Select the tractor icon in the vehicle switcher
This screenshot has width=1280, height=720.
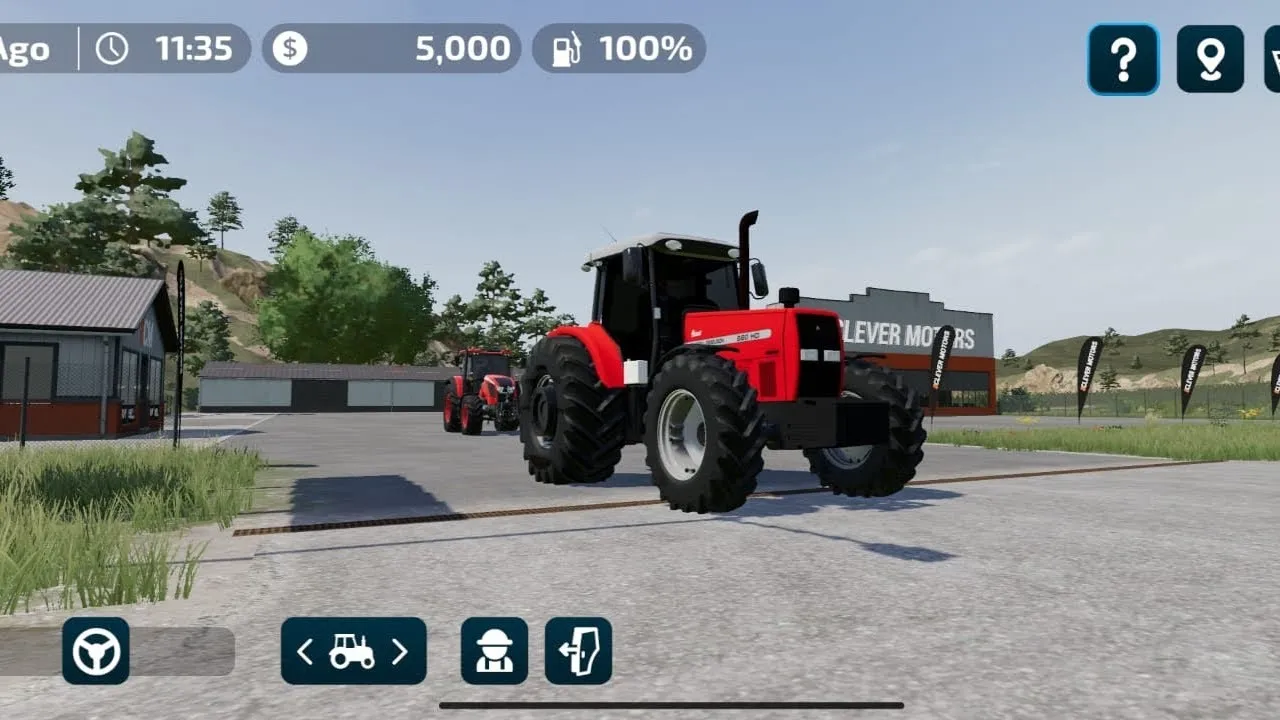(x=352, y=650)
